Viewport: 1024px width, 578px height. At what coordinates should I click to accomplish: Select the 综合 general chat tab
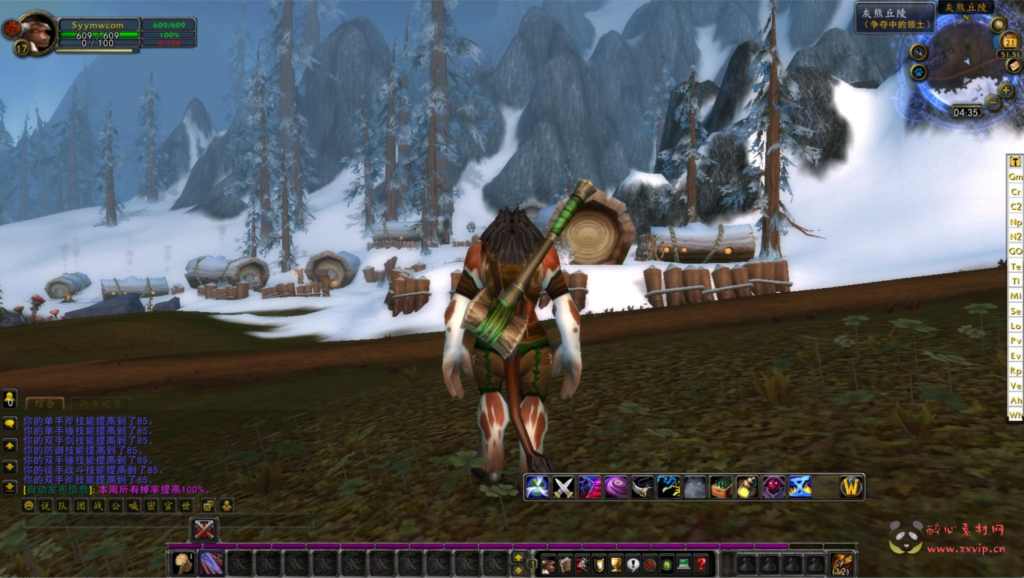pyautogui.click(x=44, y=403)
